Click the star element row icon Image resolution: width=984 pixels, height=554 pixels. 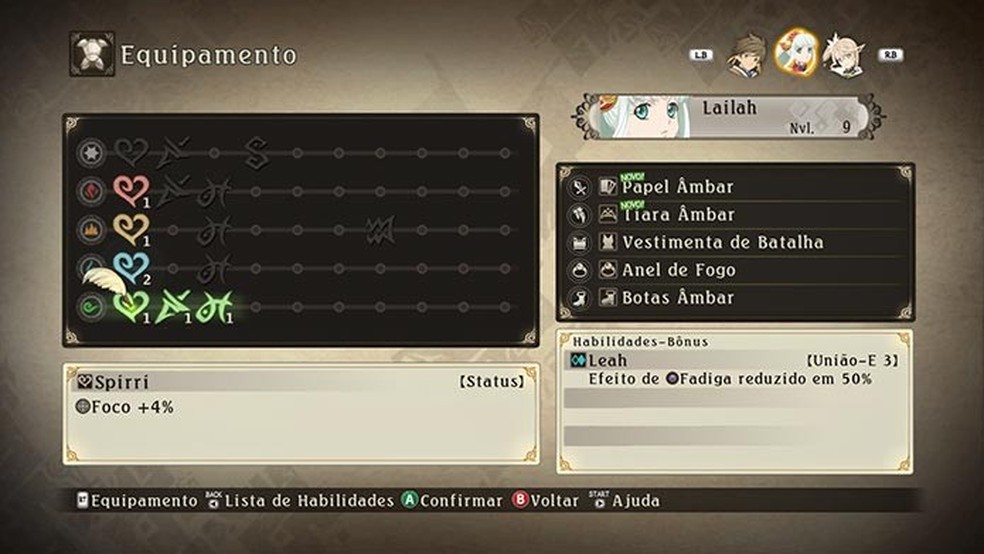(x=90, y=152)
